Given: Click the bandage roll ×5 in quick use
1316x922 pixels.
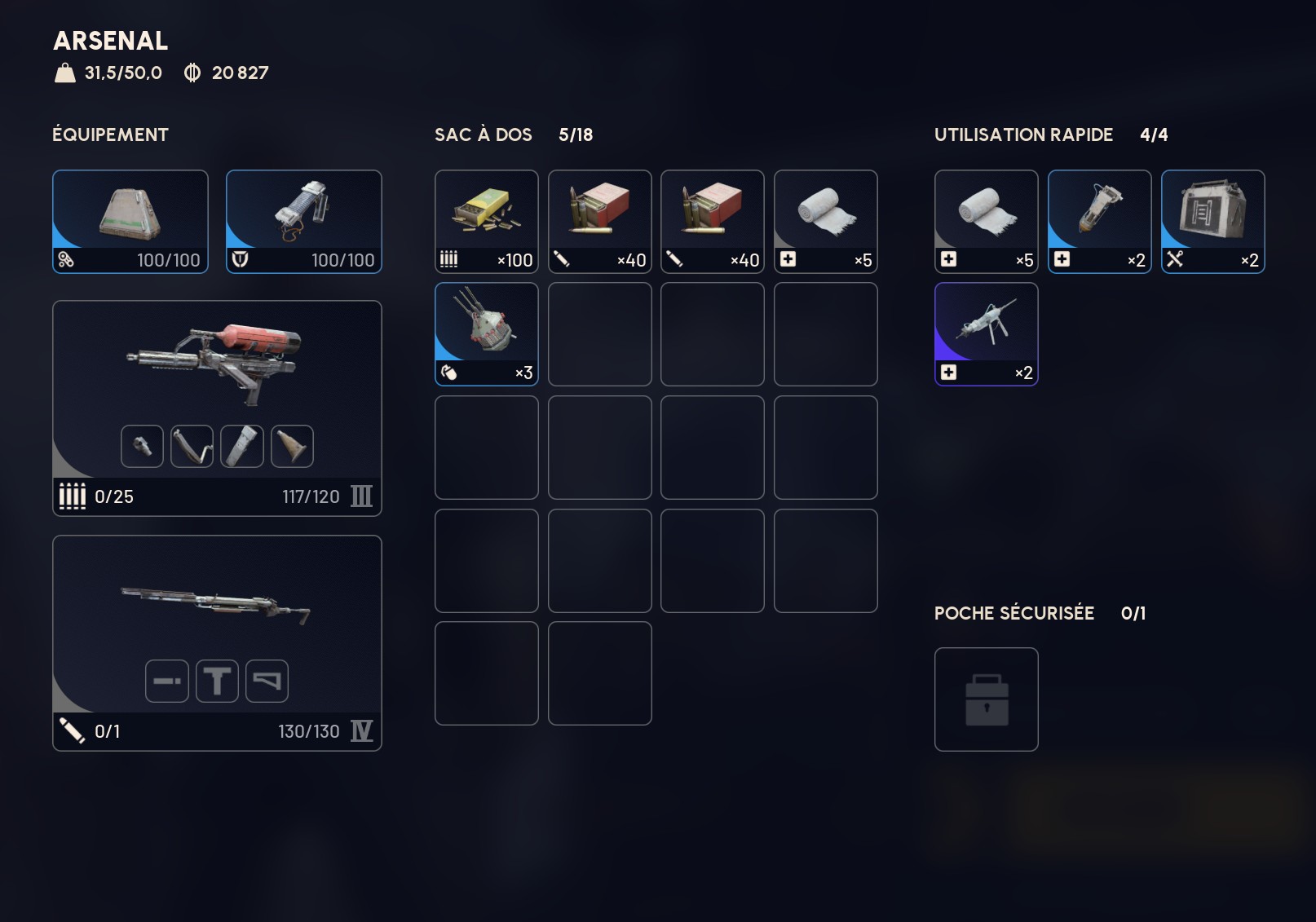Looking at the screenshot, I should click(x=986, y=221).
